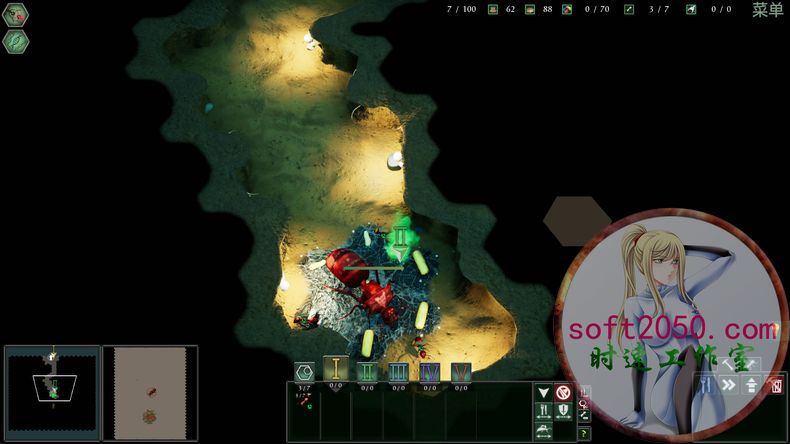Select control group II
Image resolution: width=790 pixels, height=444 pixels.
tap(367, 373)
